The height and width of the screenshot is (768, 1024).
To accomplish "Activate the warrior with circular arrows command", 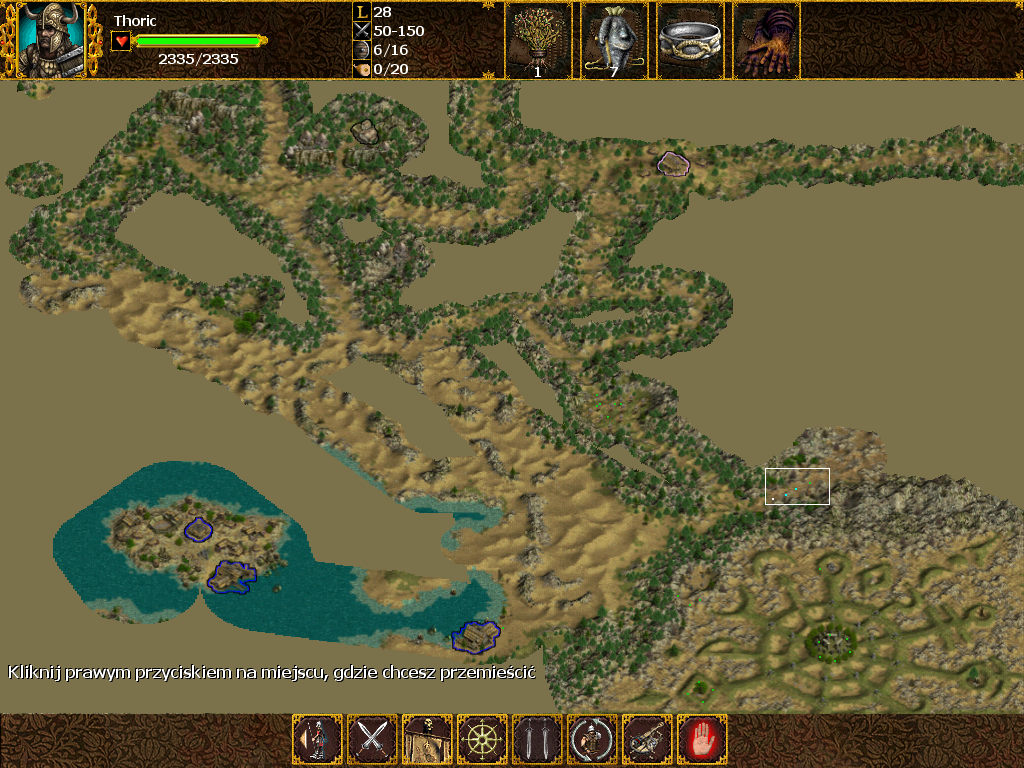I will [592, 740].
